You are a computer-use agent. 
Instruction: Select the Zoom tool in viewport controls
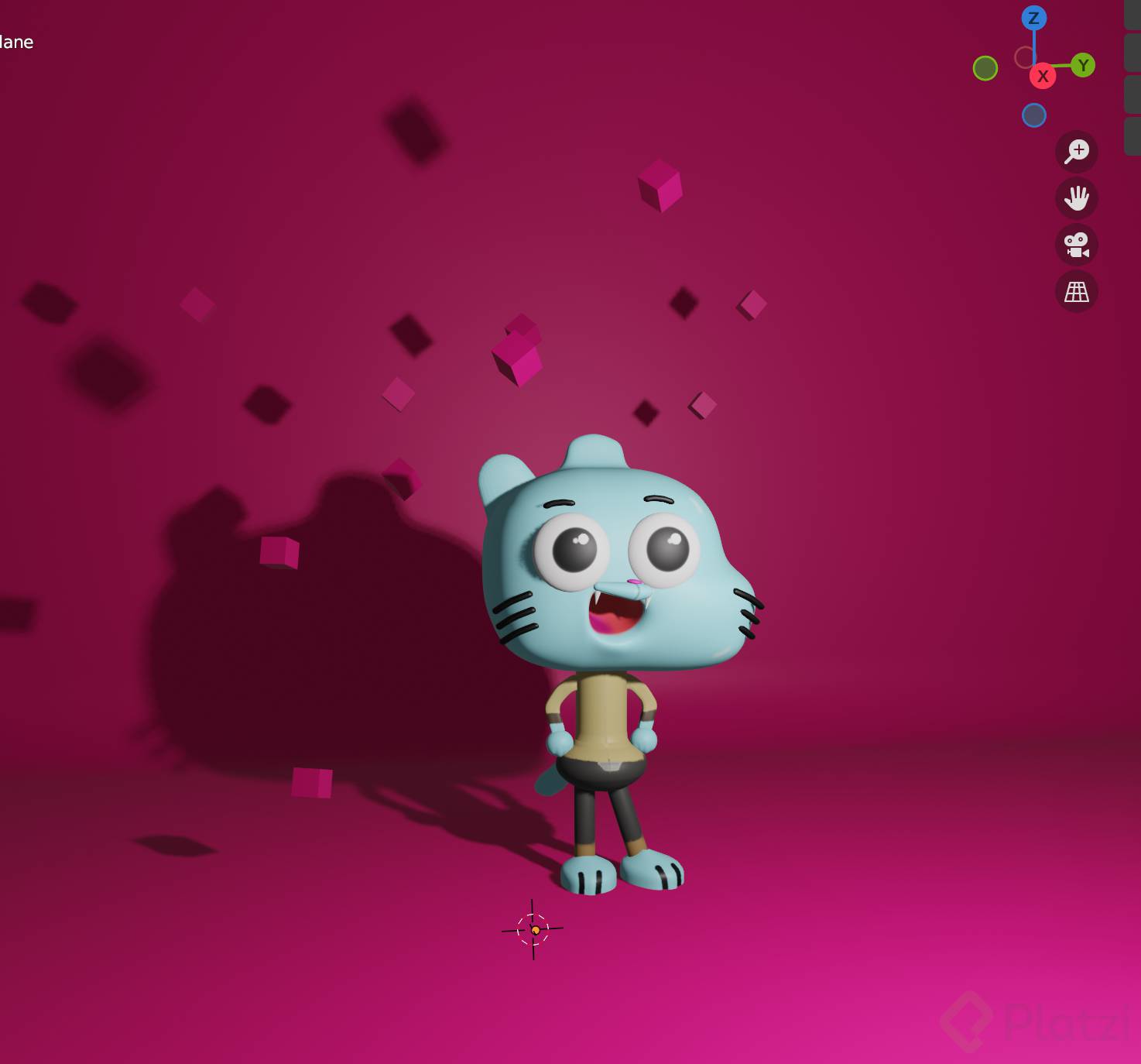1077,150
